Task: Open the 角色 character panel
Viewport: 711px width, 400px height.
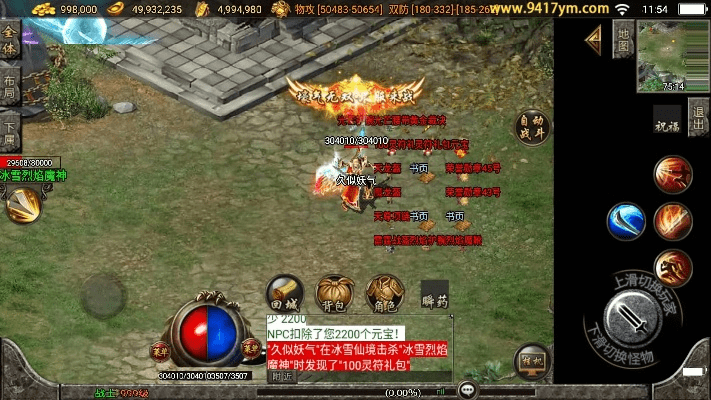Action: [x=381, y=293]
